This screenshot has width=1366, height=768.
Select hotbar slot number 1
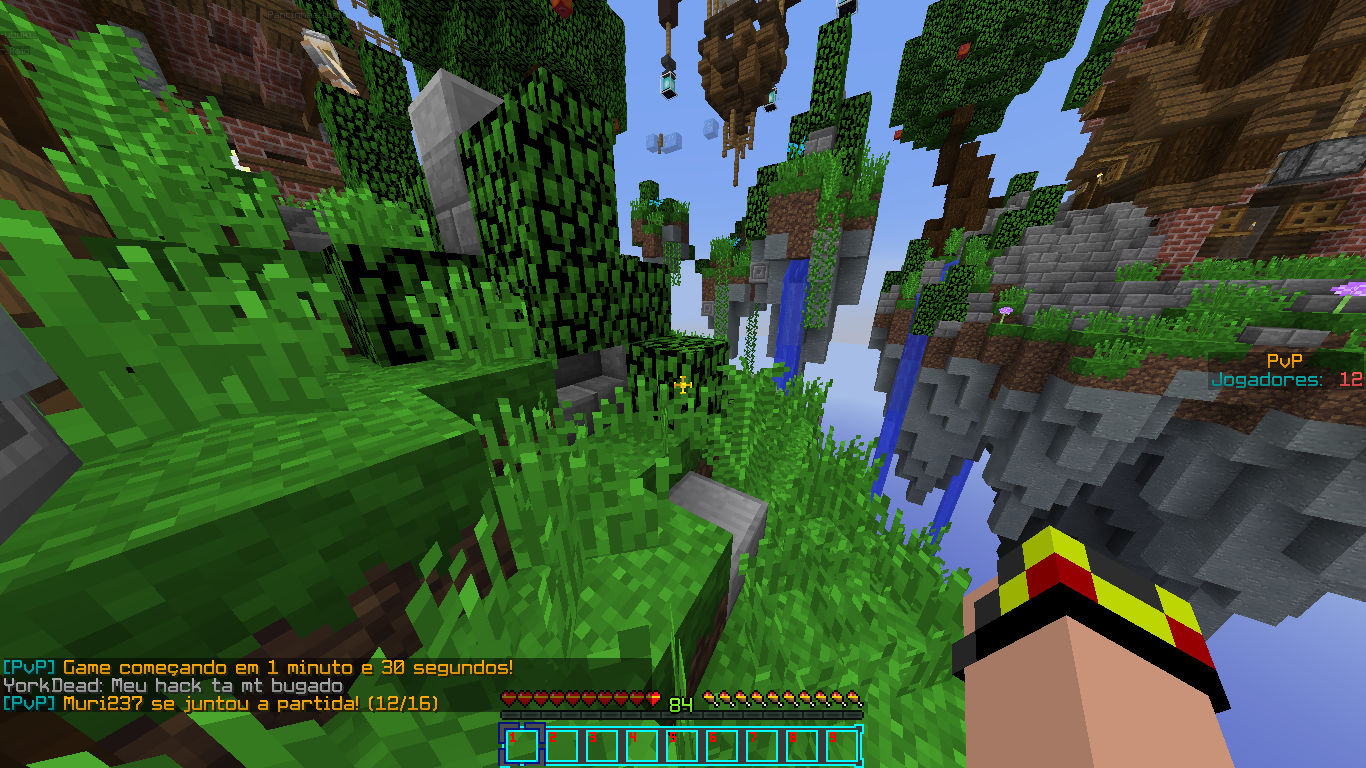coord(521,746)
